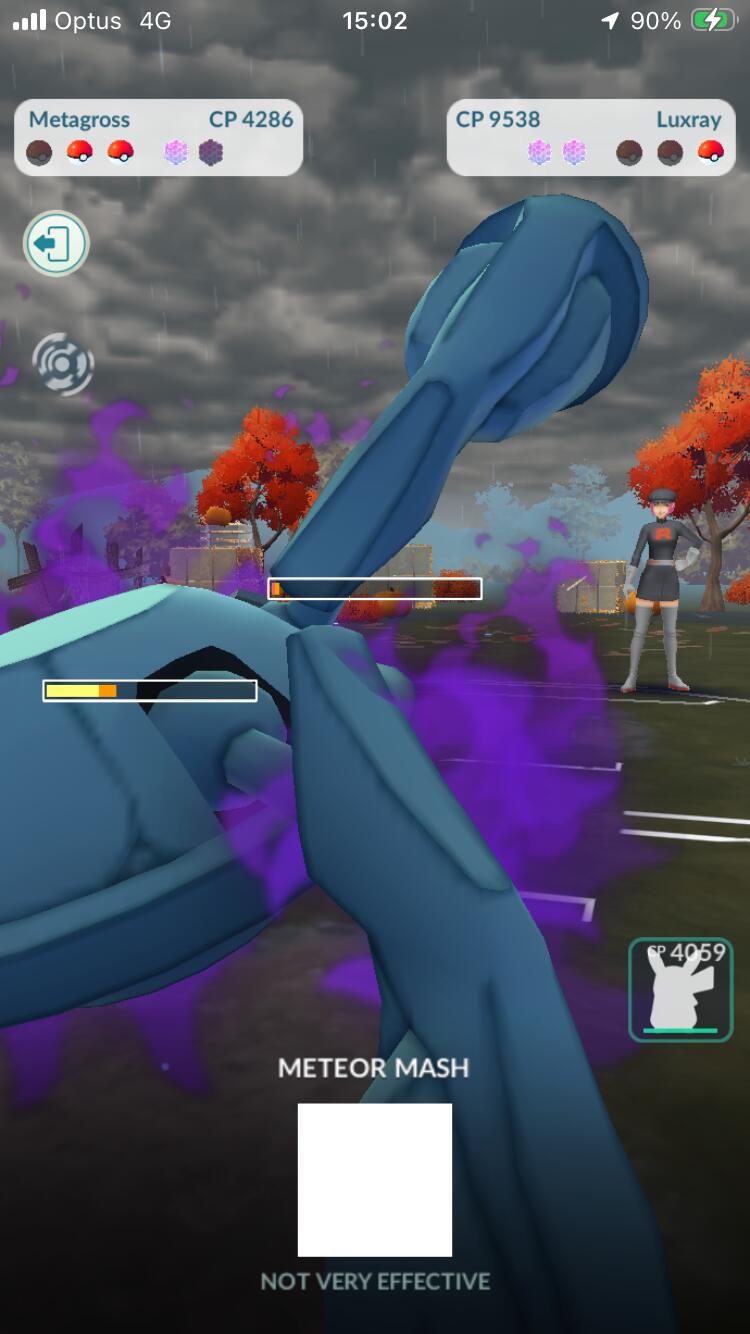Tap the Poké Ball target icon
This screenshot has width=750, height=1334.
point(63,363)
